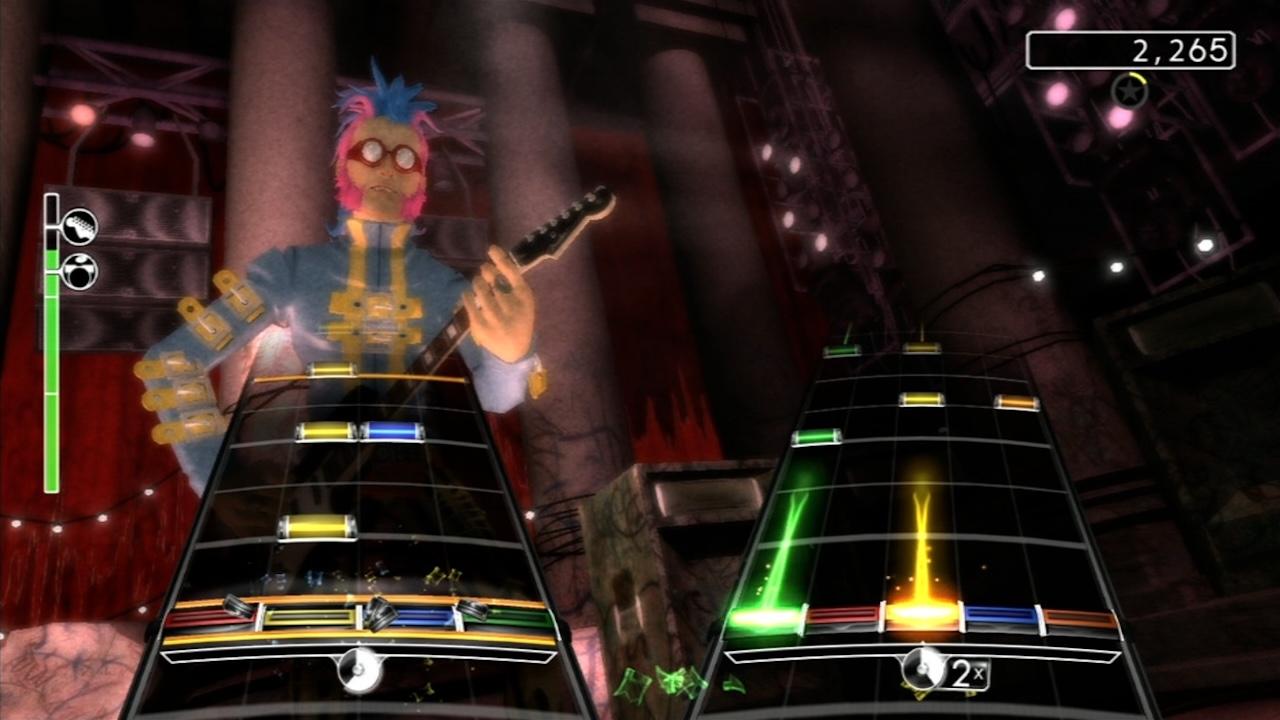Select the drum instrument icon on the band meter
This screenshot has height=720, width=1280.
pyautogui.click(x=79, y=273)
